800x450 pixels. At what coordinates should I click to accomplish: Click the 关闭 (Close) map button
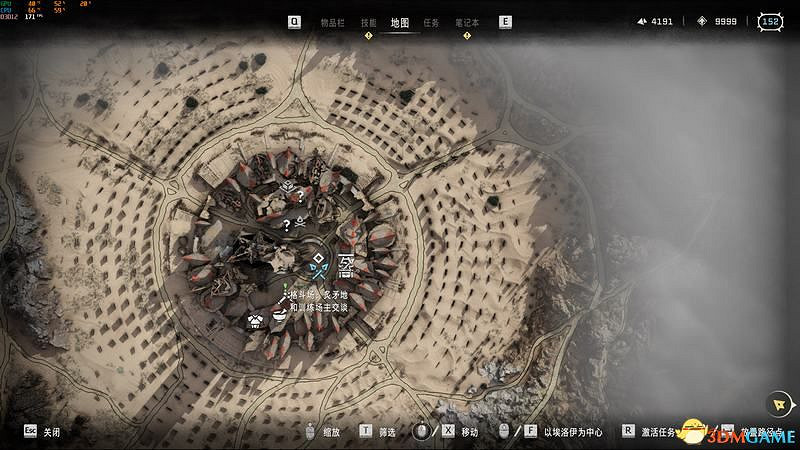(50, 432)
